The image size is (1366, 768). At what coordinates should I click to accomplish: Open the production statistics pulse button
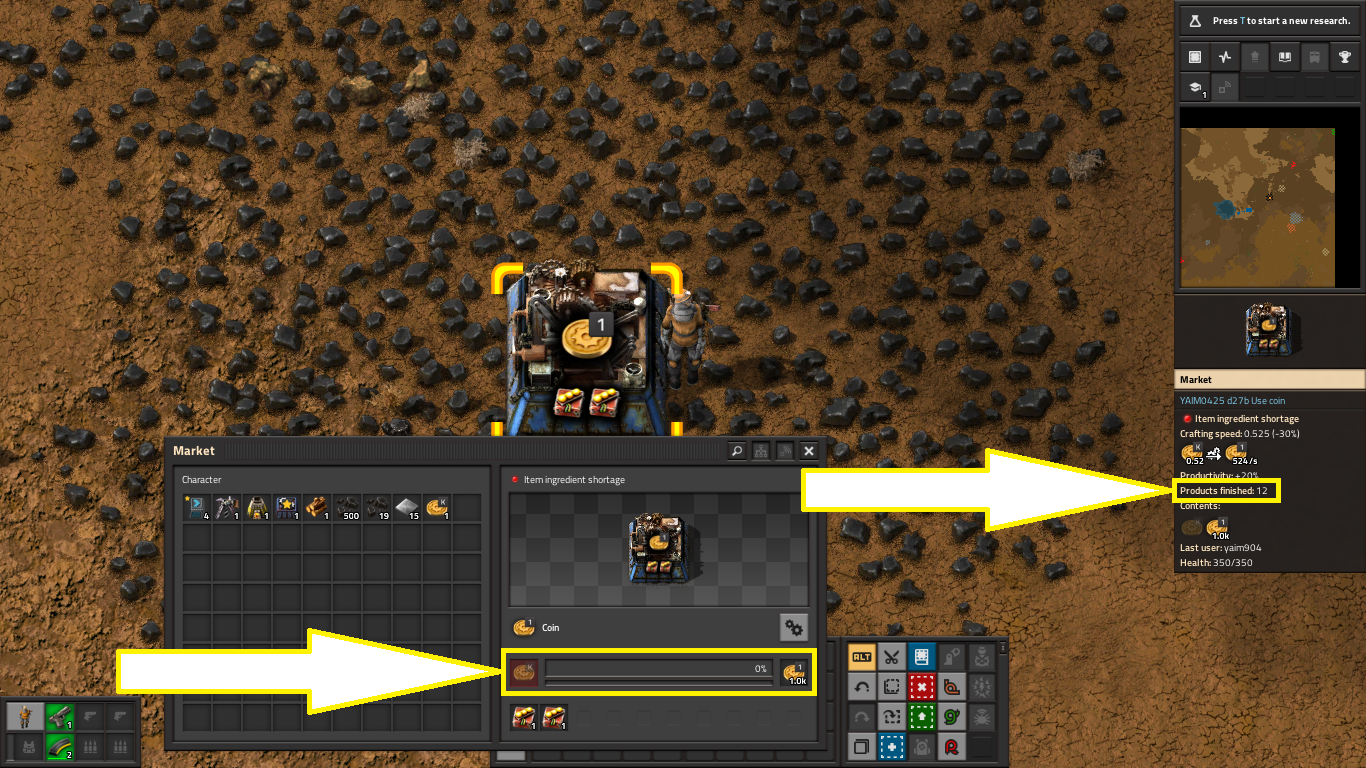1224,57
